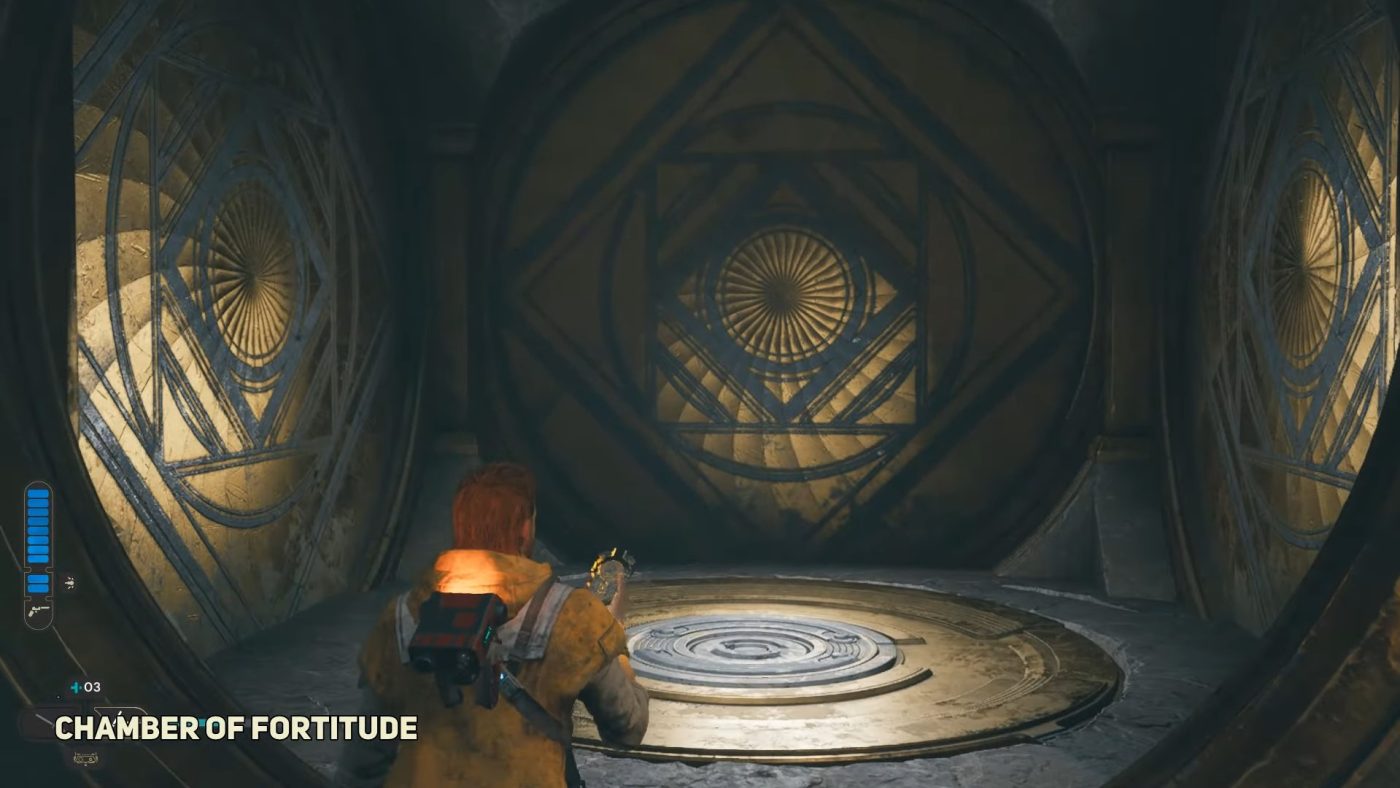The image size is (1400, 788).
Task: Select the stim canister cross icon
Action: (x=74, y=687)
